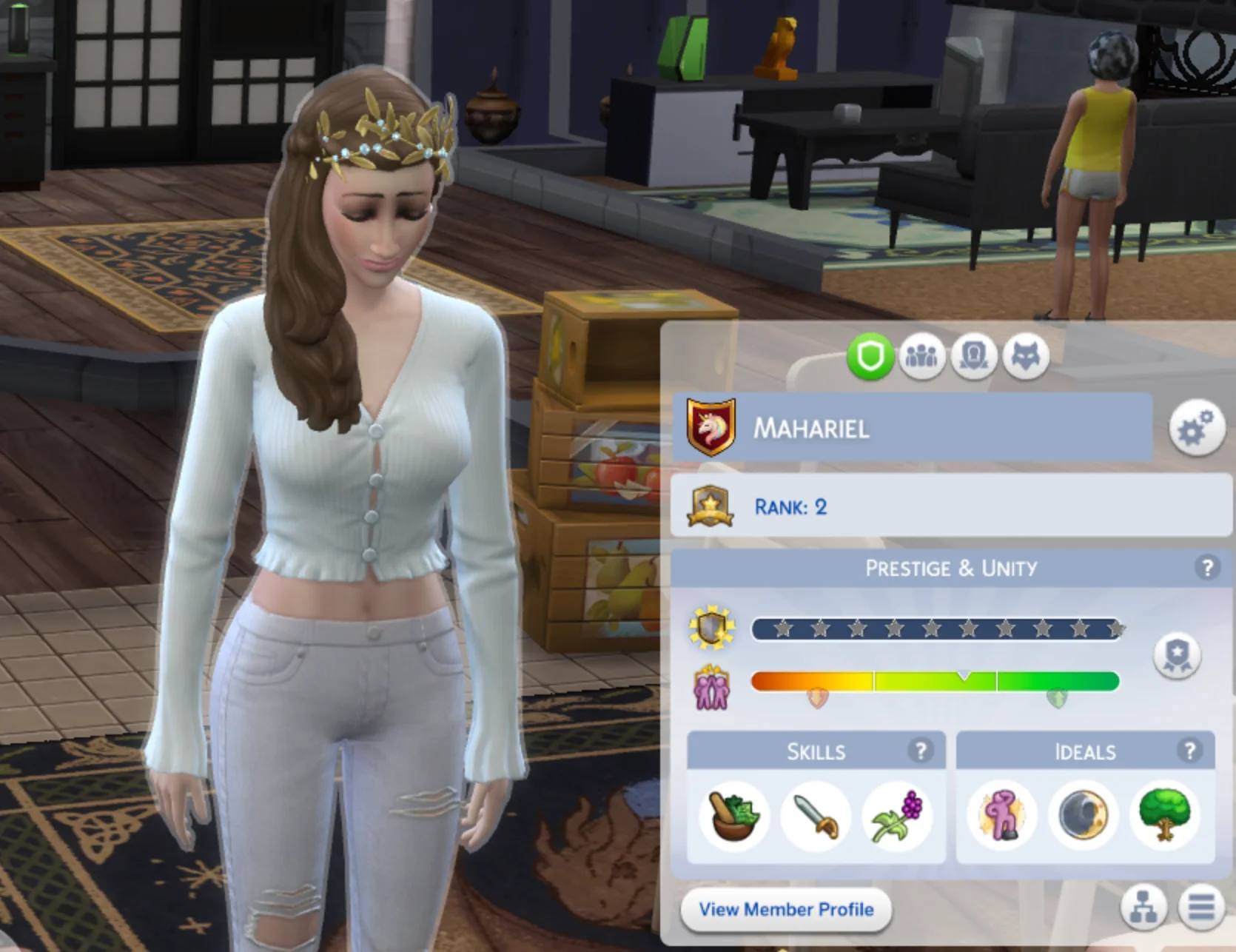Show help for the Skills section

click(x=921, y=751)
